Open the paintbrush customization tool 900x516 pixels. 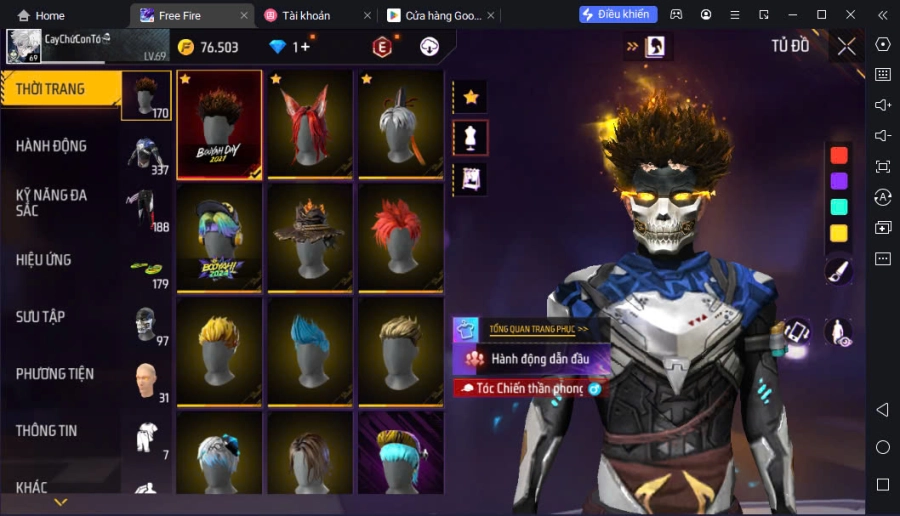point(838,271)
